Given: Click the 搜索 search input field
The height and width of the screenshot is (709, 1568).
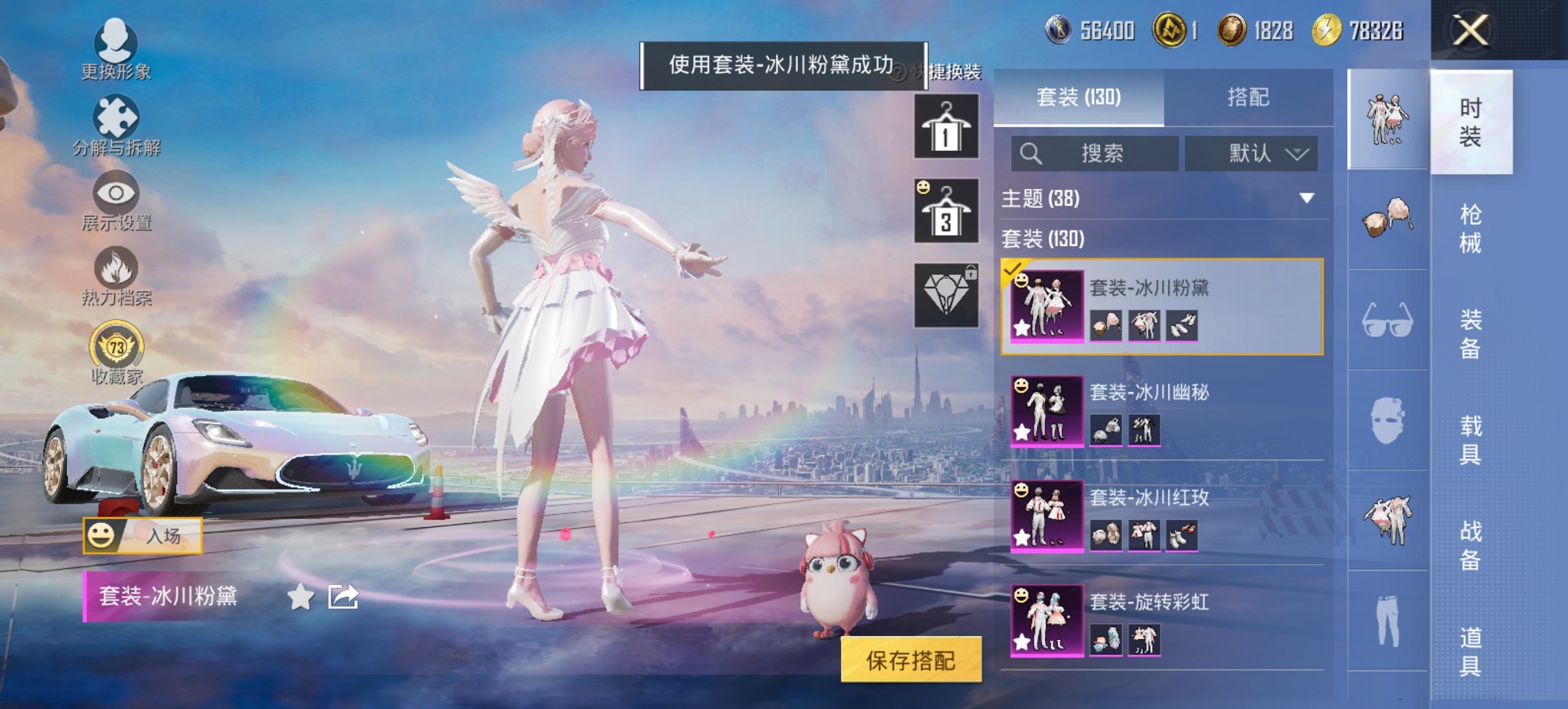Looking at the screenshot, I should tap(1093, 153).
